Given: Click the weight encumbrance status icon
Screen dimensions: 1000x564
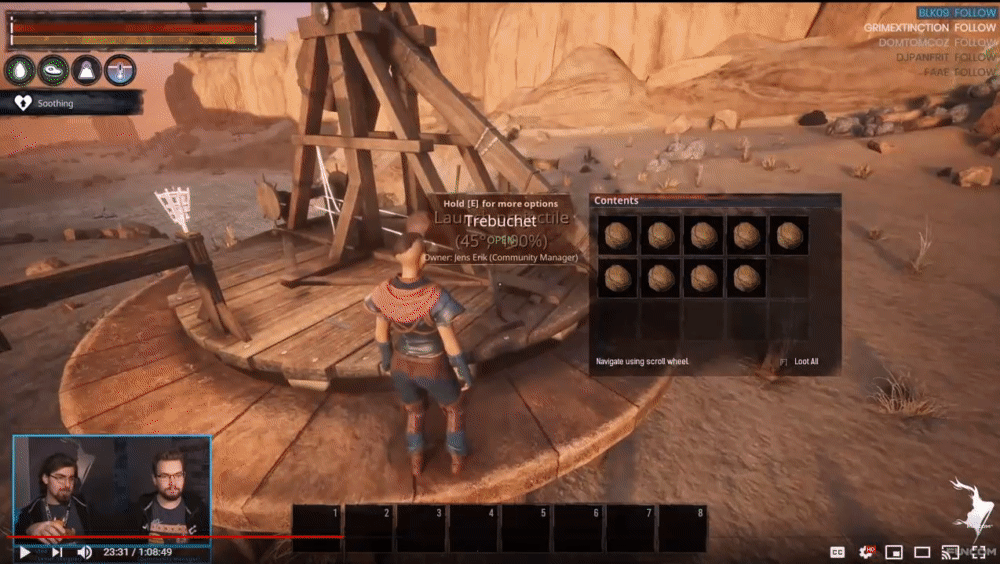Looking at the screenshot, I should 87,70.
